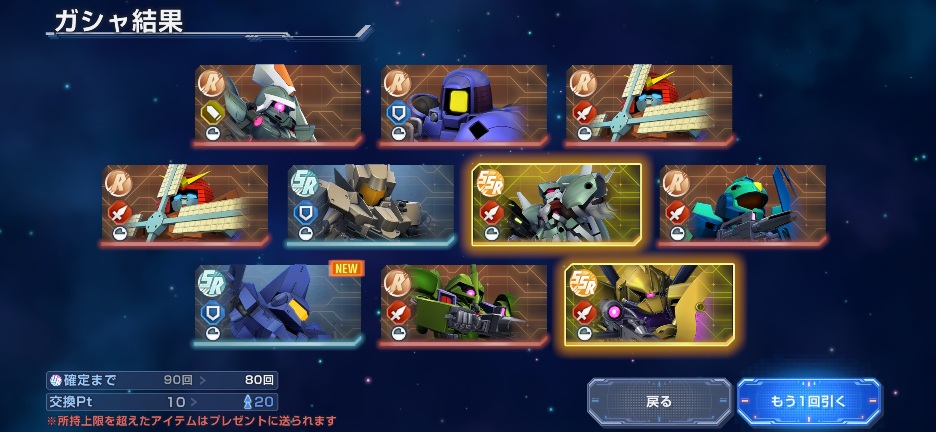This screenshot has height=432, width=936.
Task: Tap the 戻る back button
Action: [659, 401]
